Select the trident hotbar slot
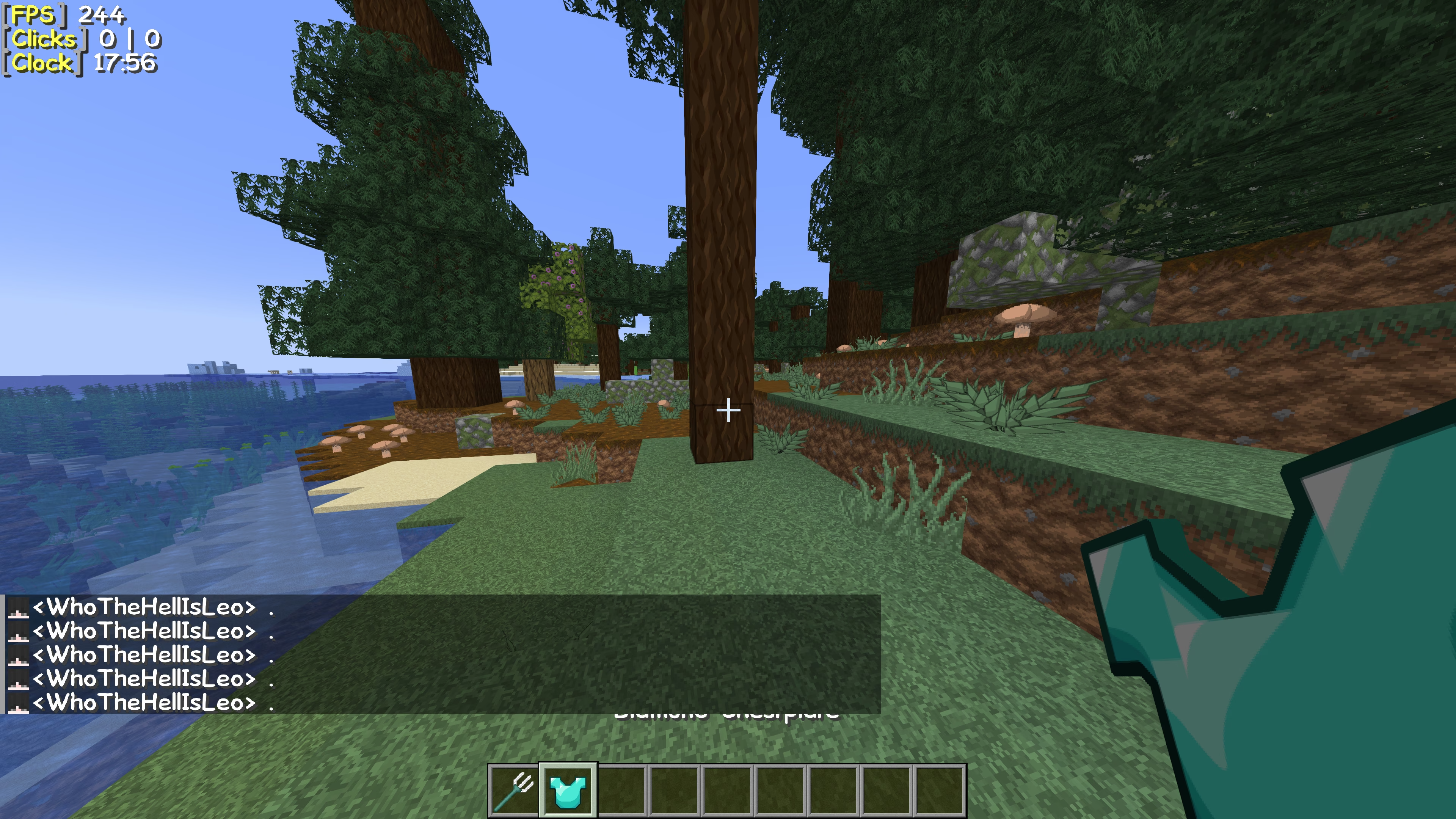Viewport: 1456px width, 819px height. click(x=513, y=790)
